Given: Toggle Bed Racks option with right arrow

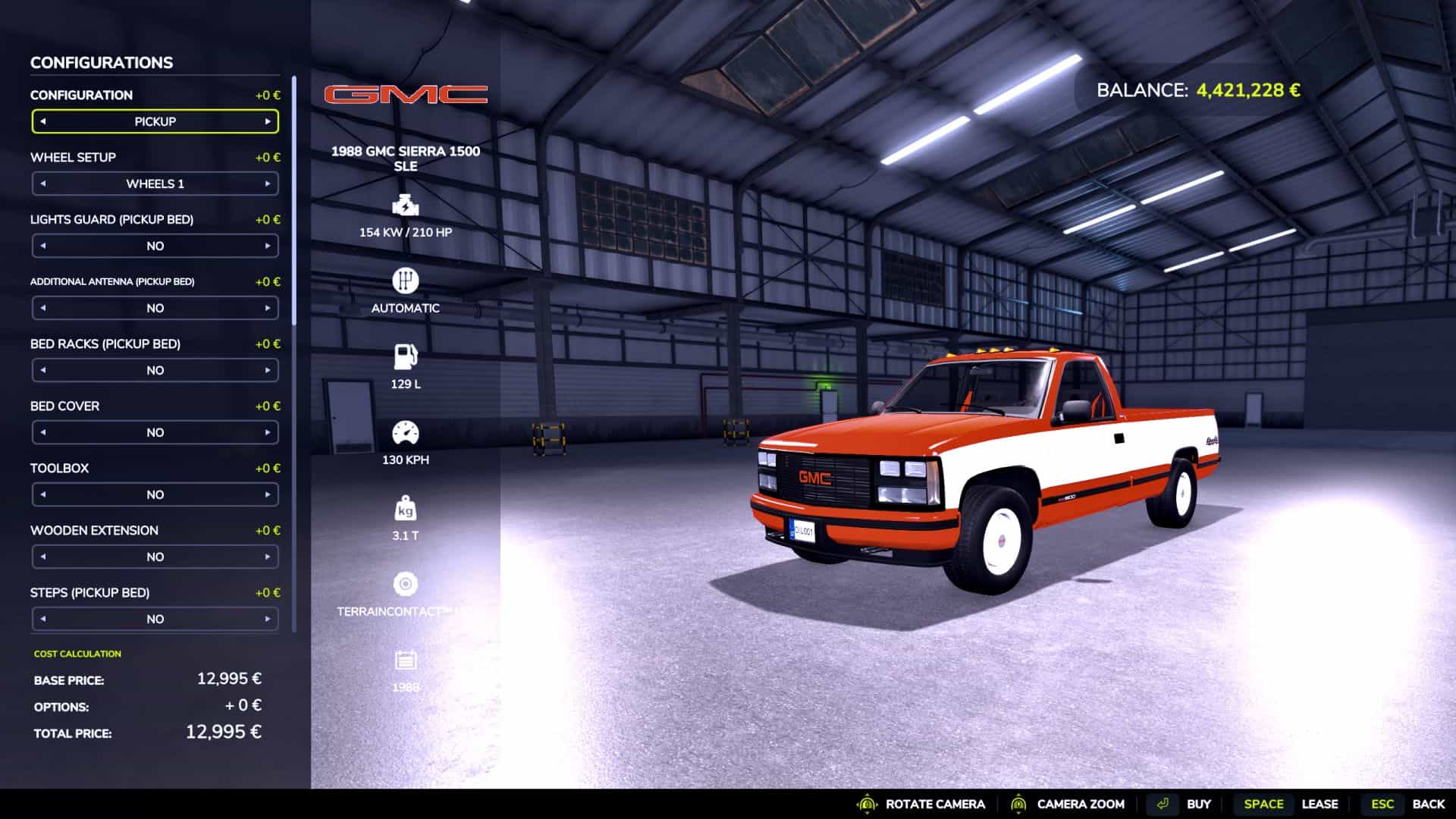Looking at the screenshot, I should 268,370.
